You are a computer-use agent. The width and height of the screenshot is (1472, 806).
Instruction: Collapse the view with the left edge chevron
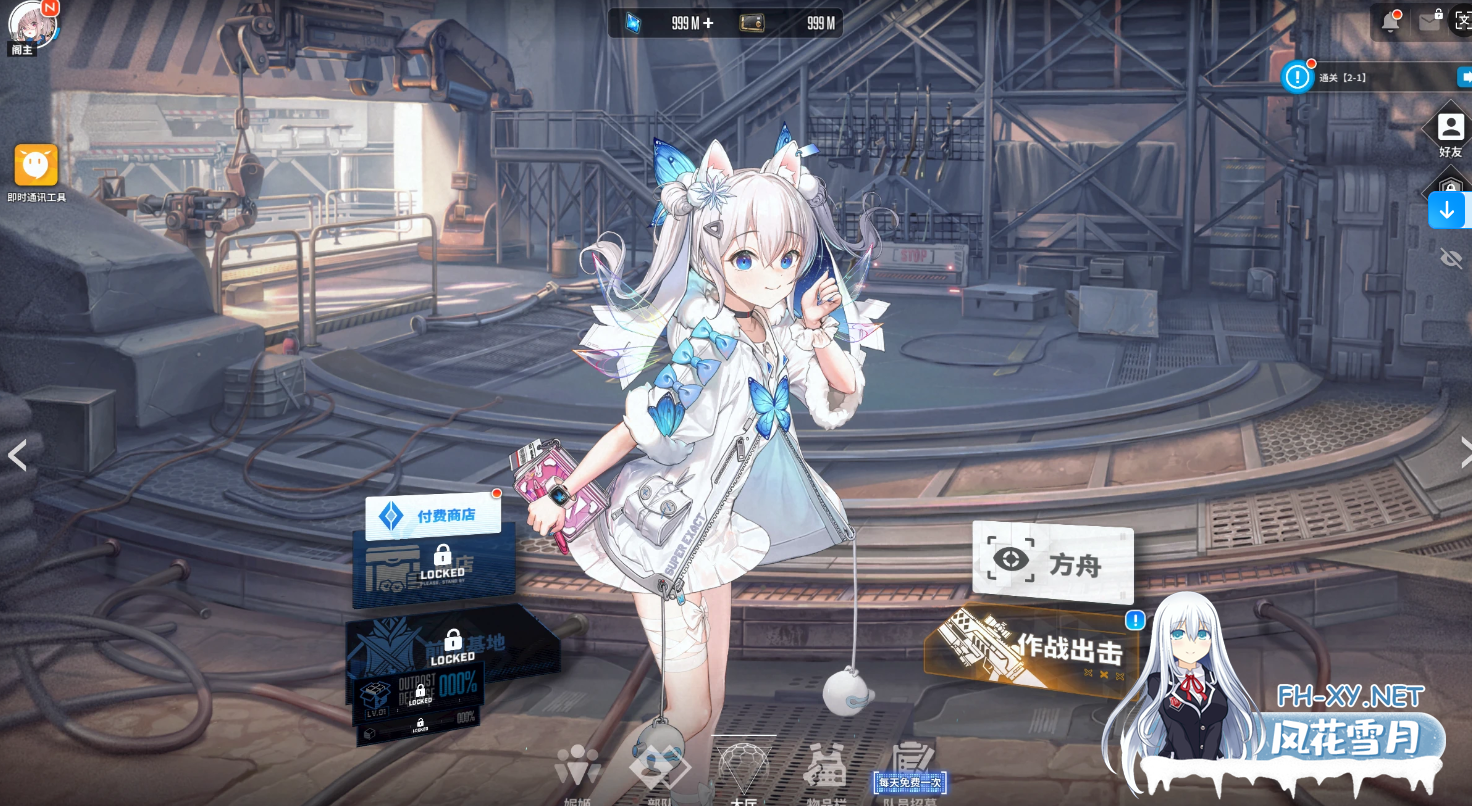(17, 456)
